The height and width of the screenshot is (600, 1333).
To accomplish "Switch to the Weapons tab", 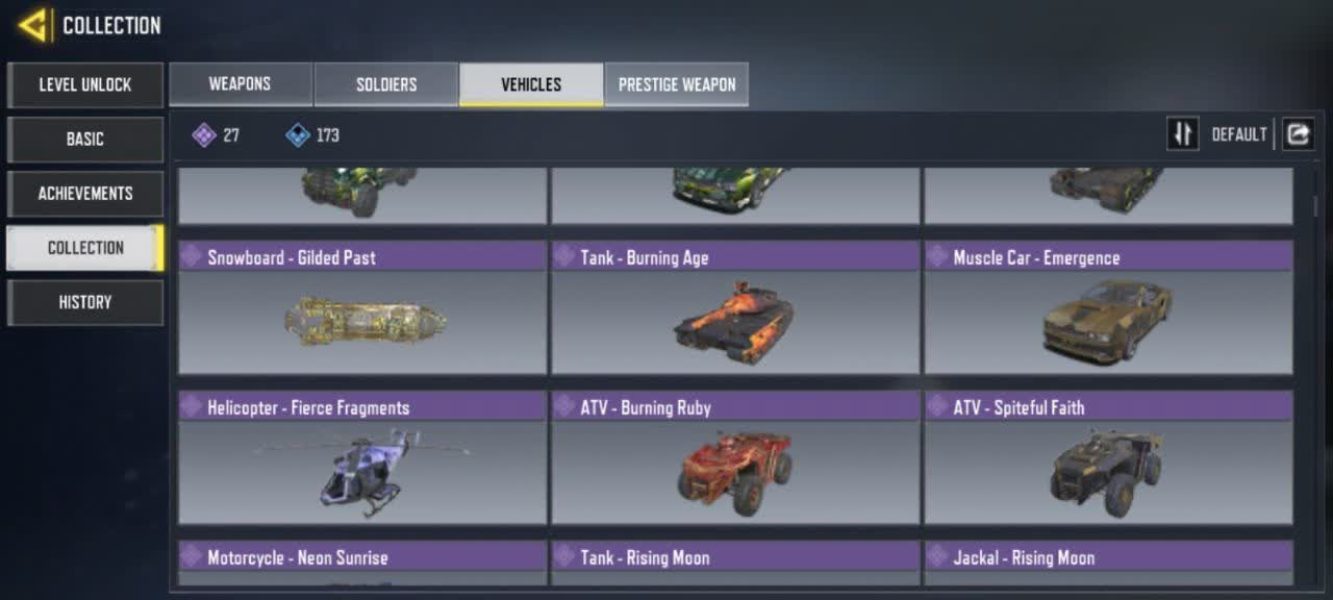I will 240,84.
